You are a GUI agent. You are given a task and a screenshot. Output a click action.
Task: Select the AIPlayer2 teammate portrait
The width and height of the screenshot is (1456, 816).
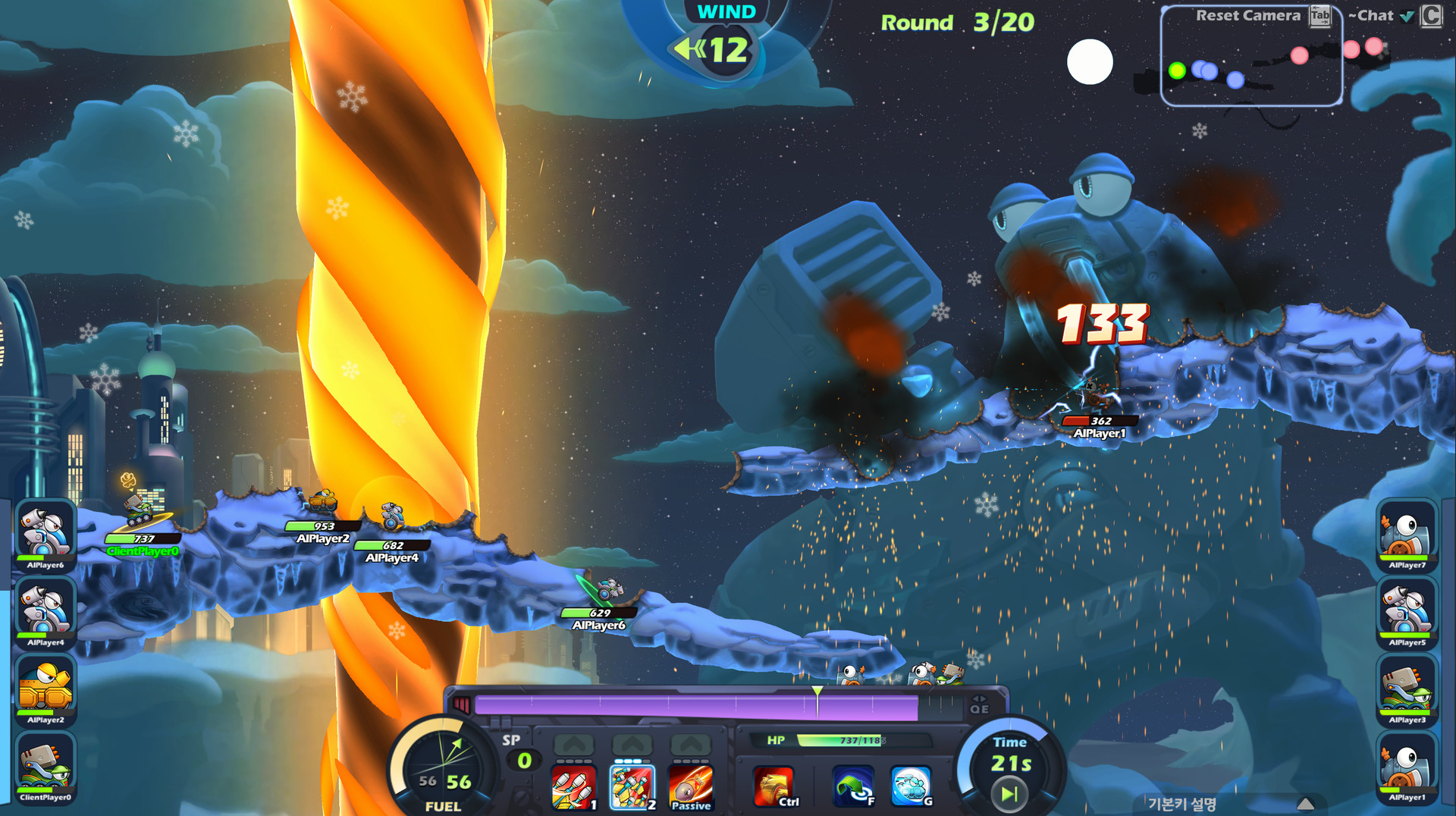point(45,688)
